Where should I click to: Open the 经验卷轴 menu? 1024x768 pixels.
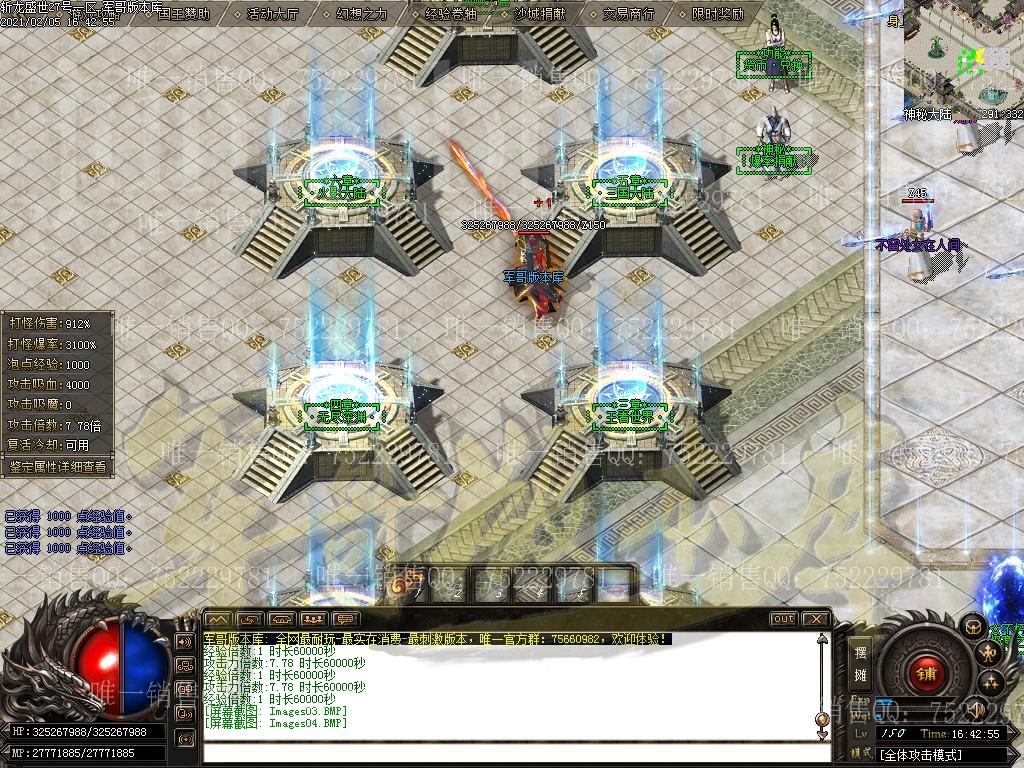[451, 14]
